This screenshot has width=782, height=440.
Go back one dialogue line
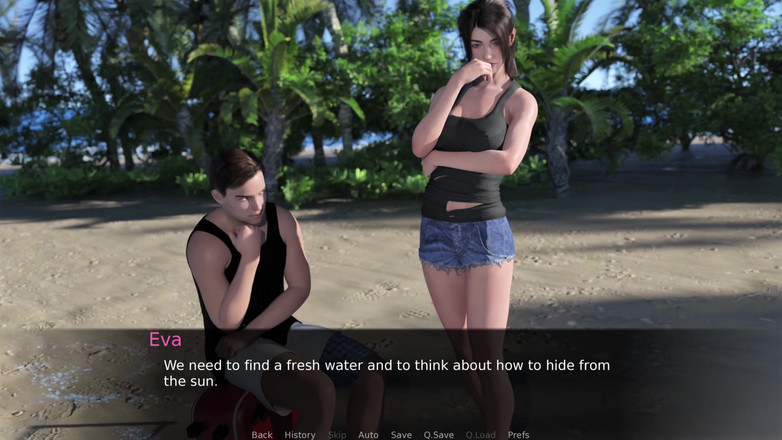coord(262,435)
